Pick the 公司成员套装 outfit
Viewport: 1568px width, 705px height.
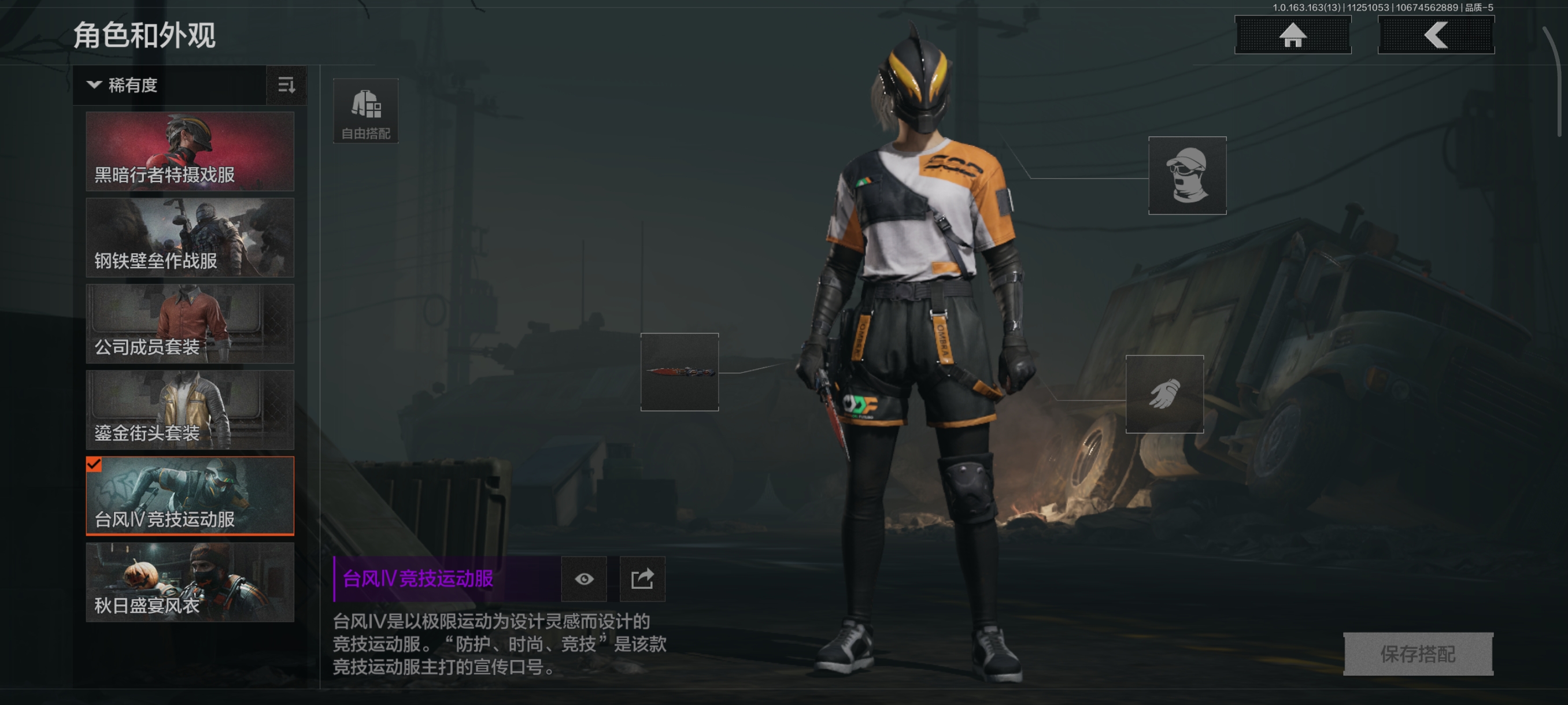[190, 324]
